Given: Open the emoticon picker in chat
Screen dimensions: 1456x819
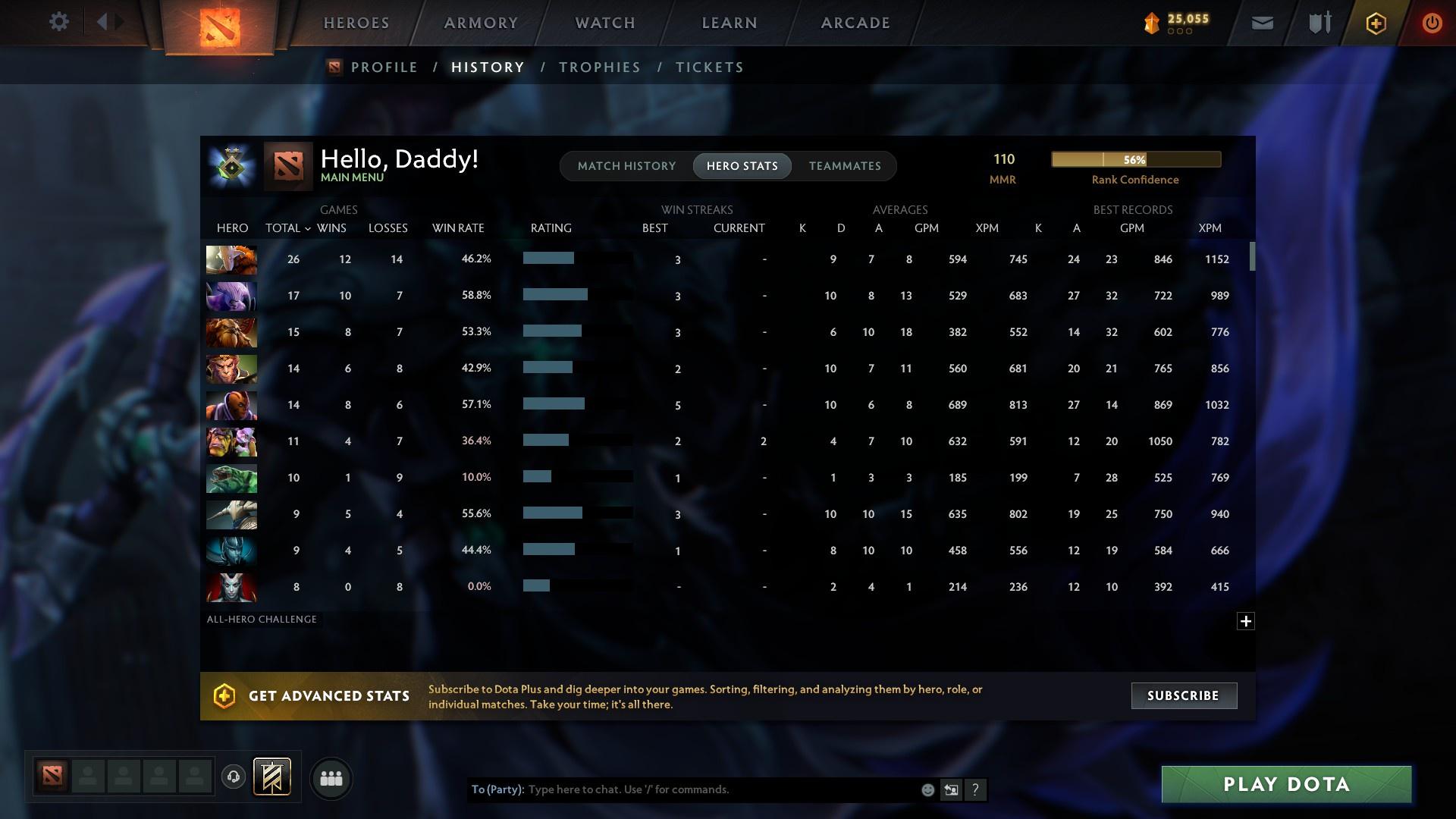Looking at the screenshot, I should pyautogui.click(x=927, y=789).
